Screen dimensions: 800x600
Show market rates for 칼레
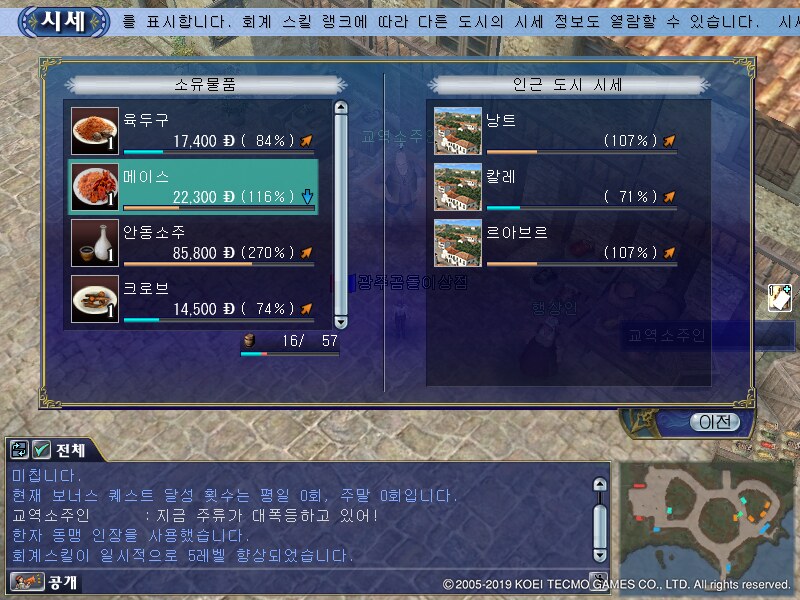point(556,187)
